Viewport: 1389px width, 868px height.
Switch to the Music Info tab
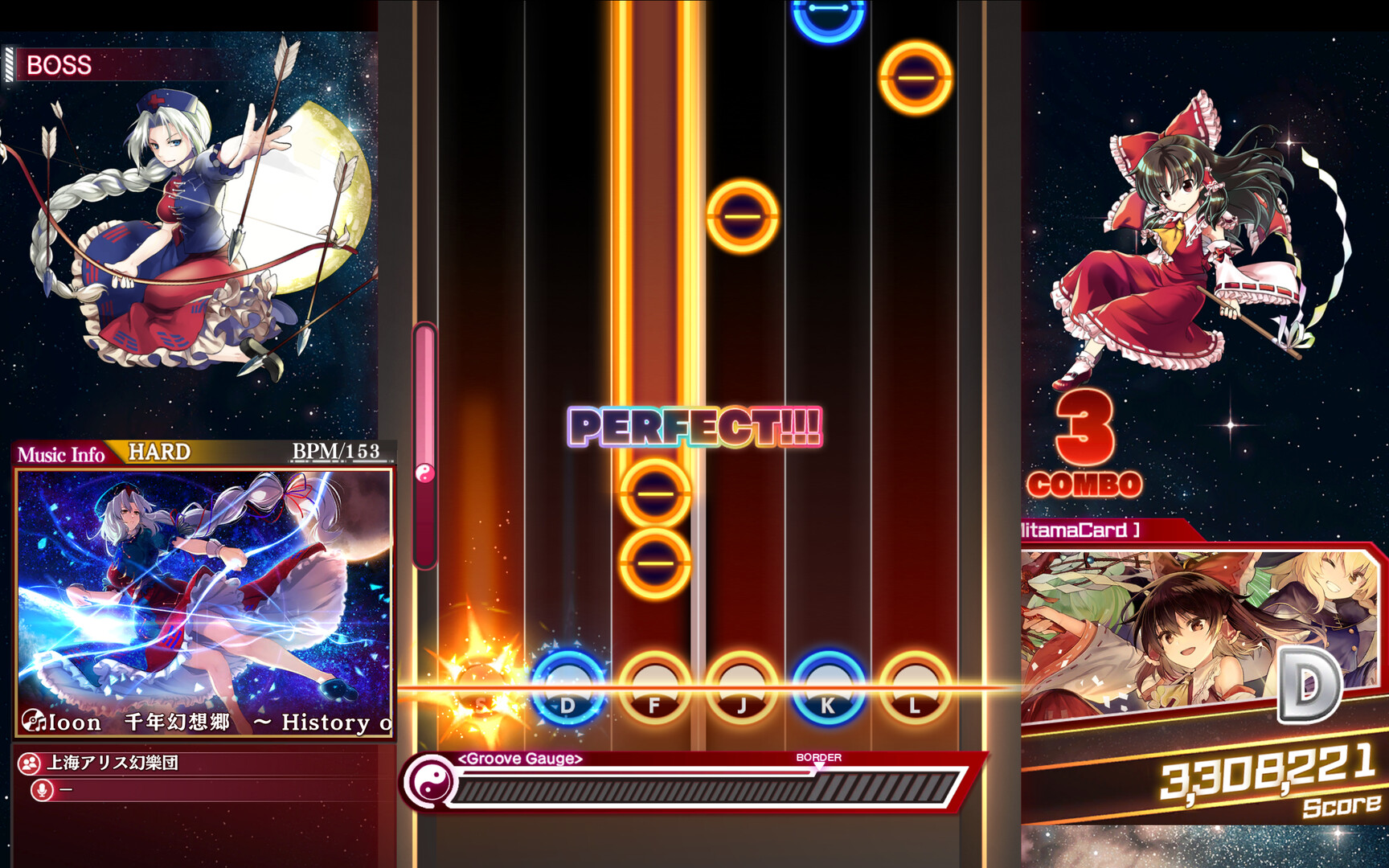pyautogui.click(x=63, y=455)
